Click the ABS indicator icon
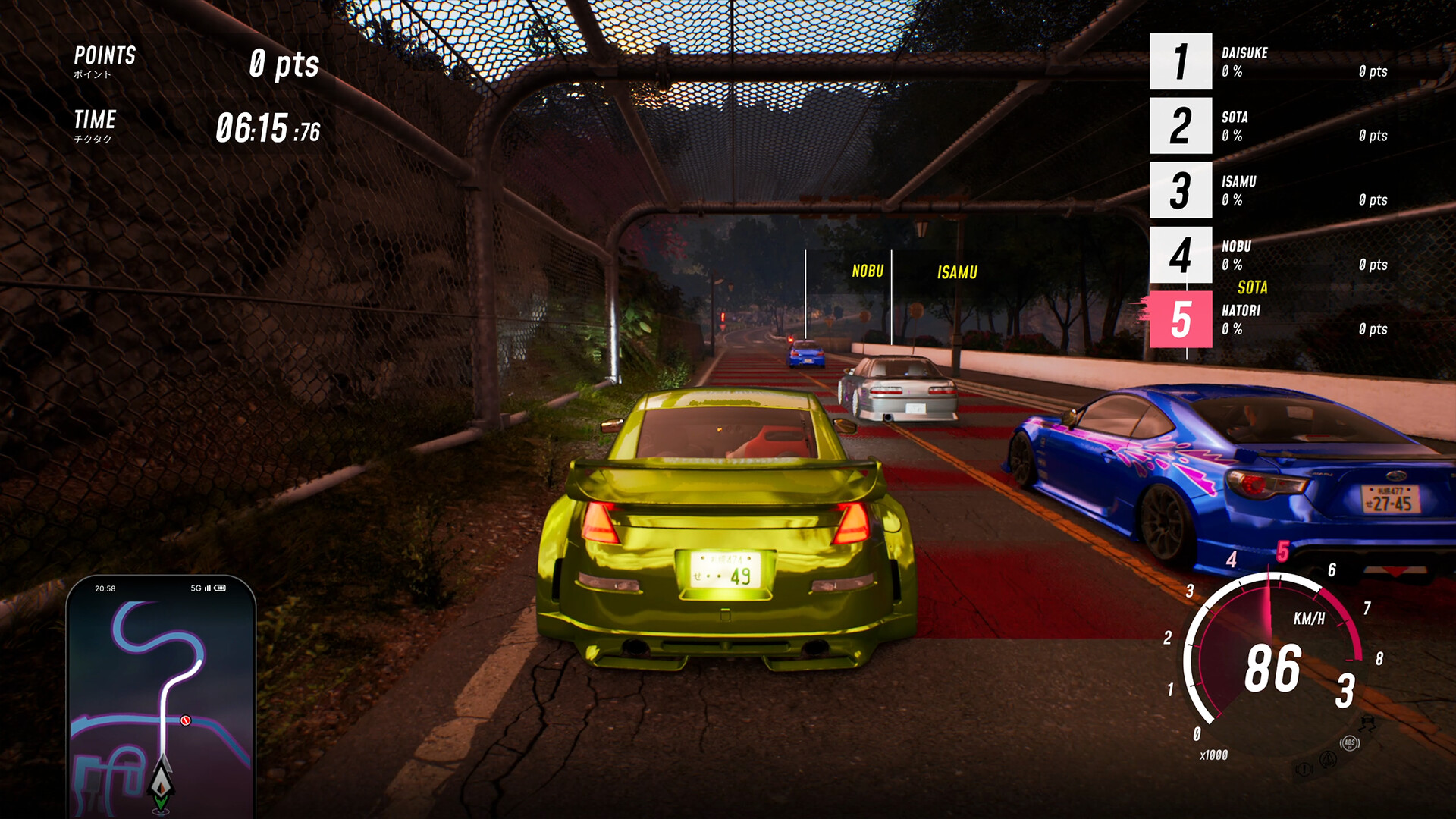This screenshot has height=819, width=1456. point(1350,743)
